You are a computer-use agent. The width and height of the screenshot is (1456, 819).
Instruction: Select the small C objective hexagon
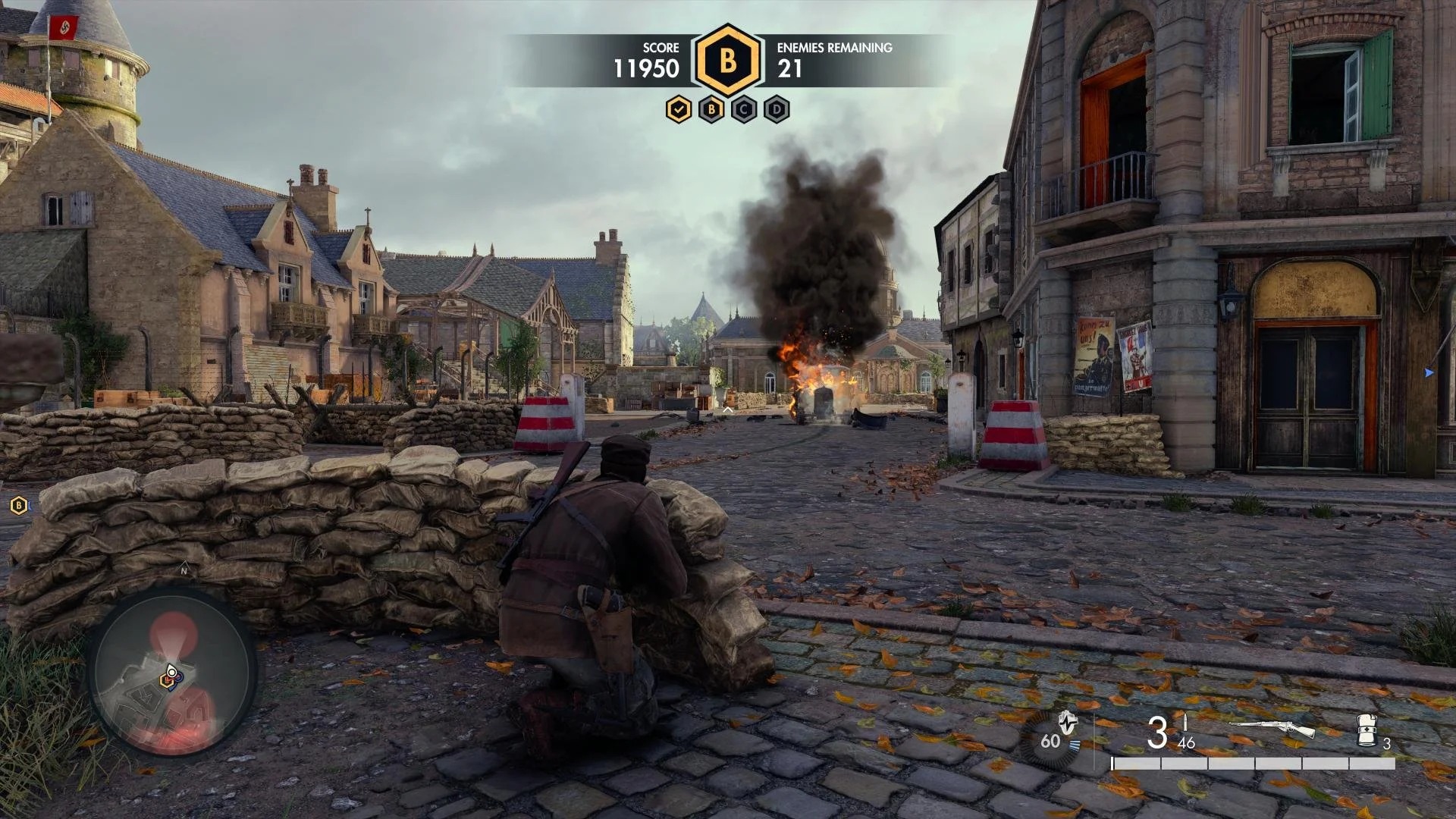(744, 110)
